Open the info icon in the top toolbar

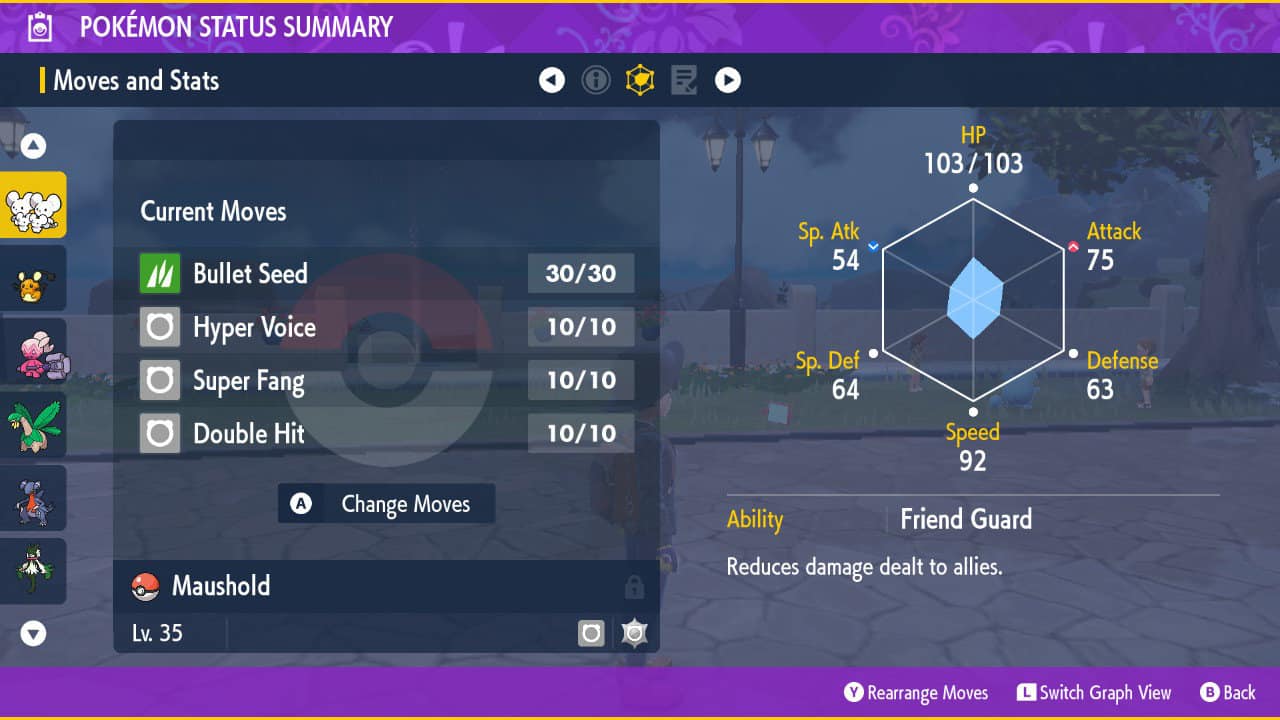pyautogui.click(x=596, y=80)
